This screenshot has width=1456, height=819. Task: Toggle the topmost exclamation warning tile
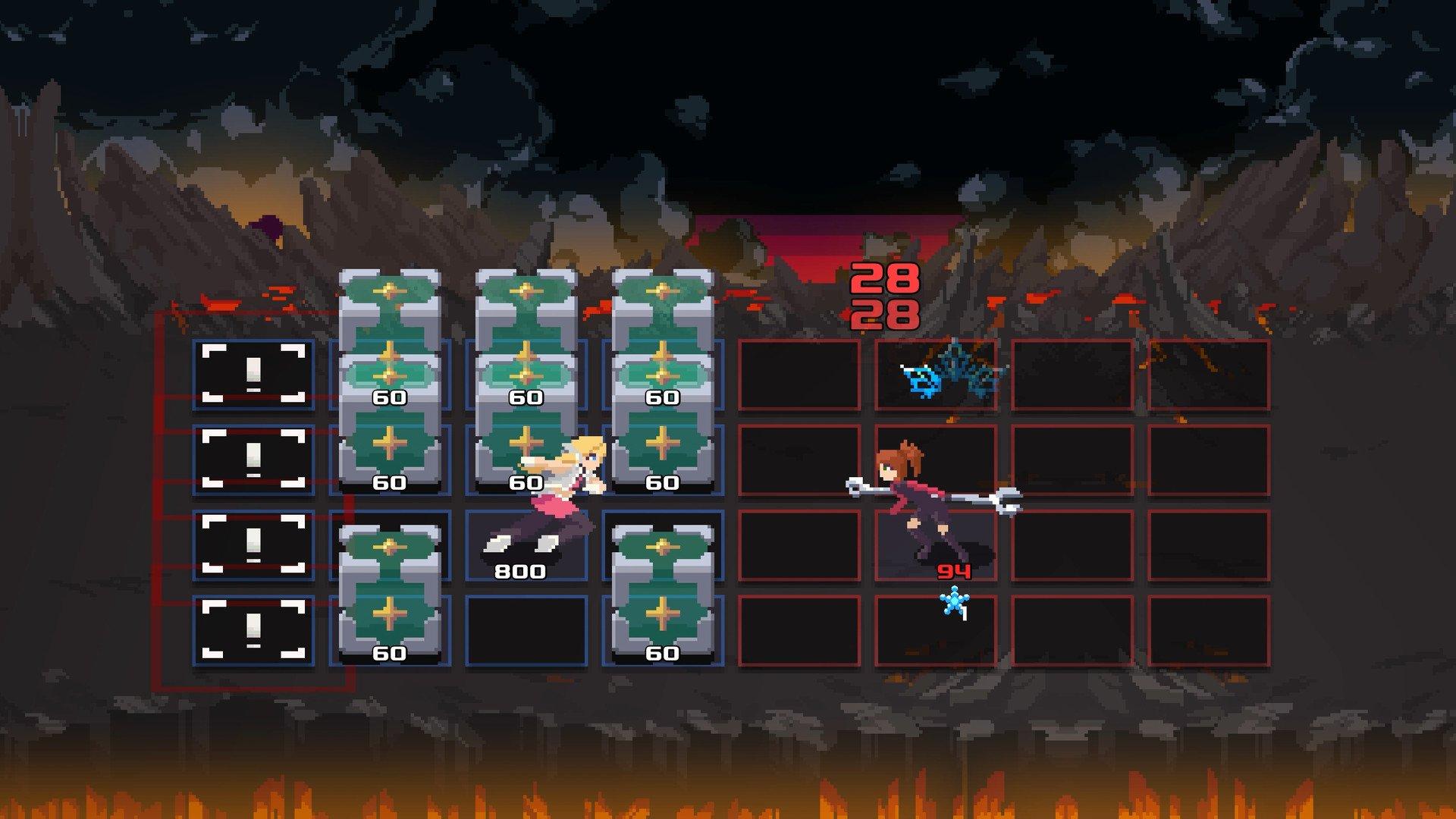click(252, 373)
